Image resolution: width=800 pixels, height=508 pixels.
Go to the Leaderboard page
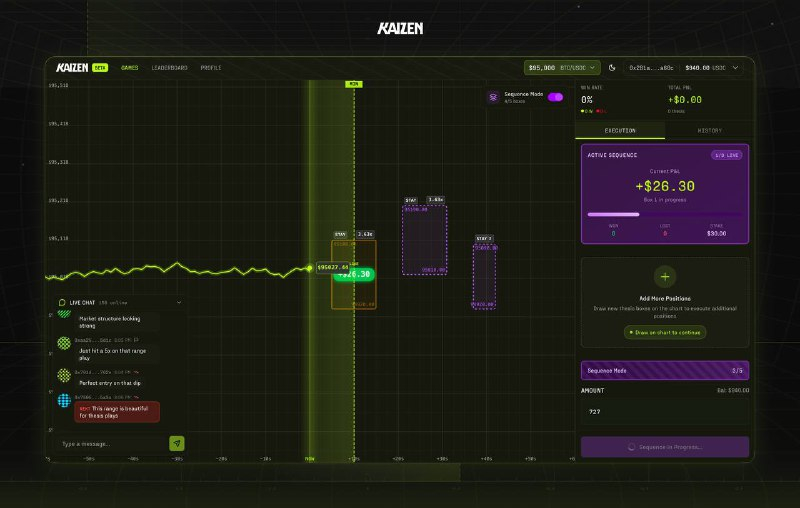pos(170,68)
